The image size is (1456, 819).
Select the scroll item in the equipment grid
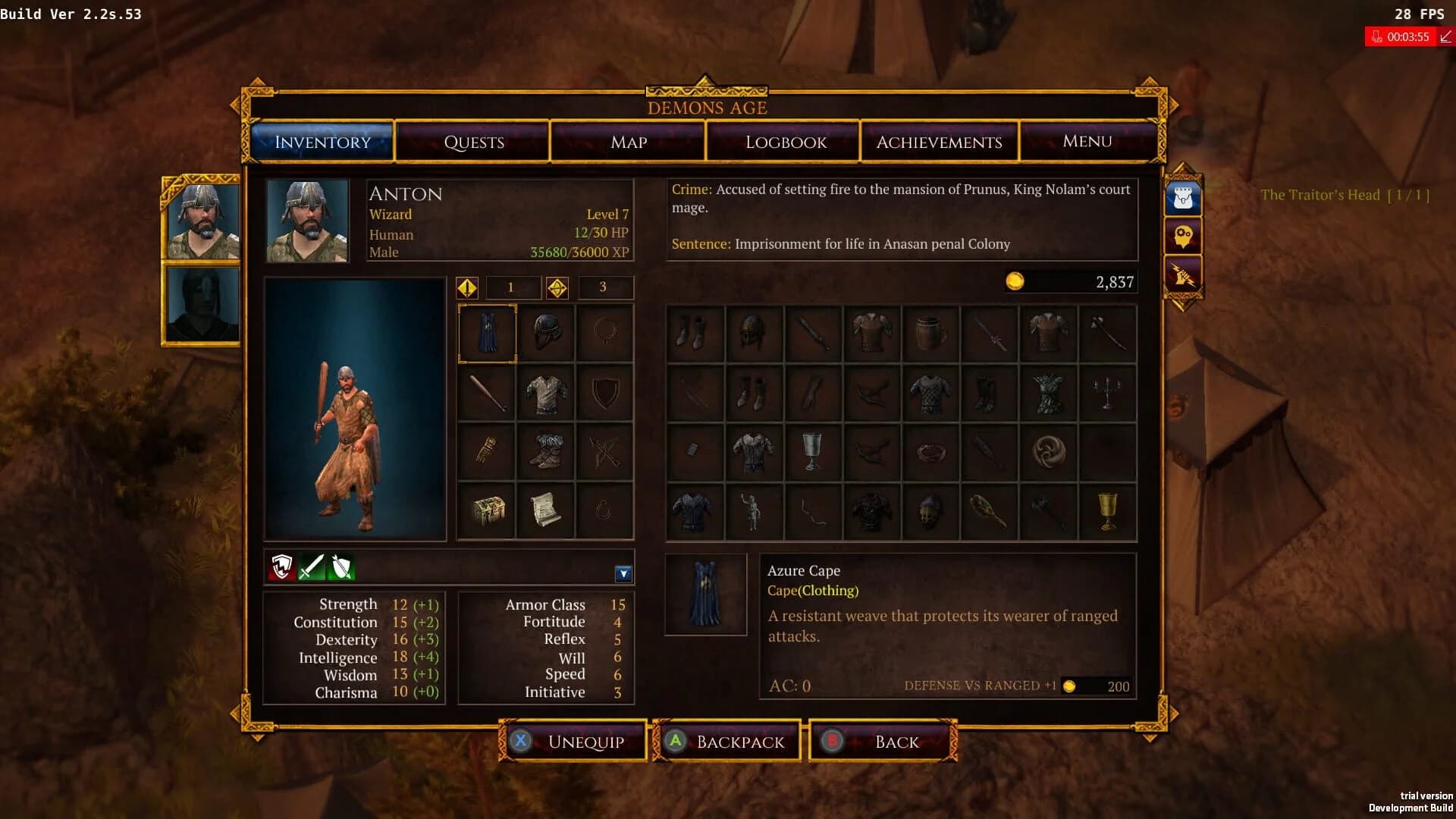pyautogui.click(x=545, y=510)
